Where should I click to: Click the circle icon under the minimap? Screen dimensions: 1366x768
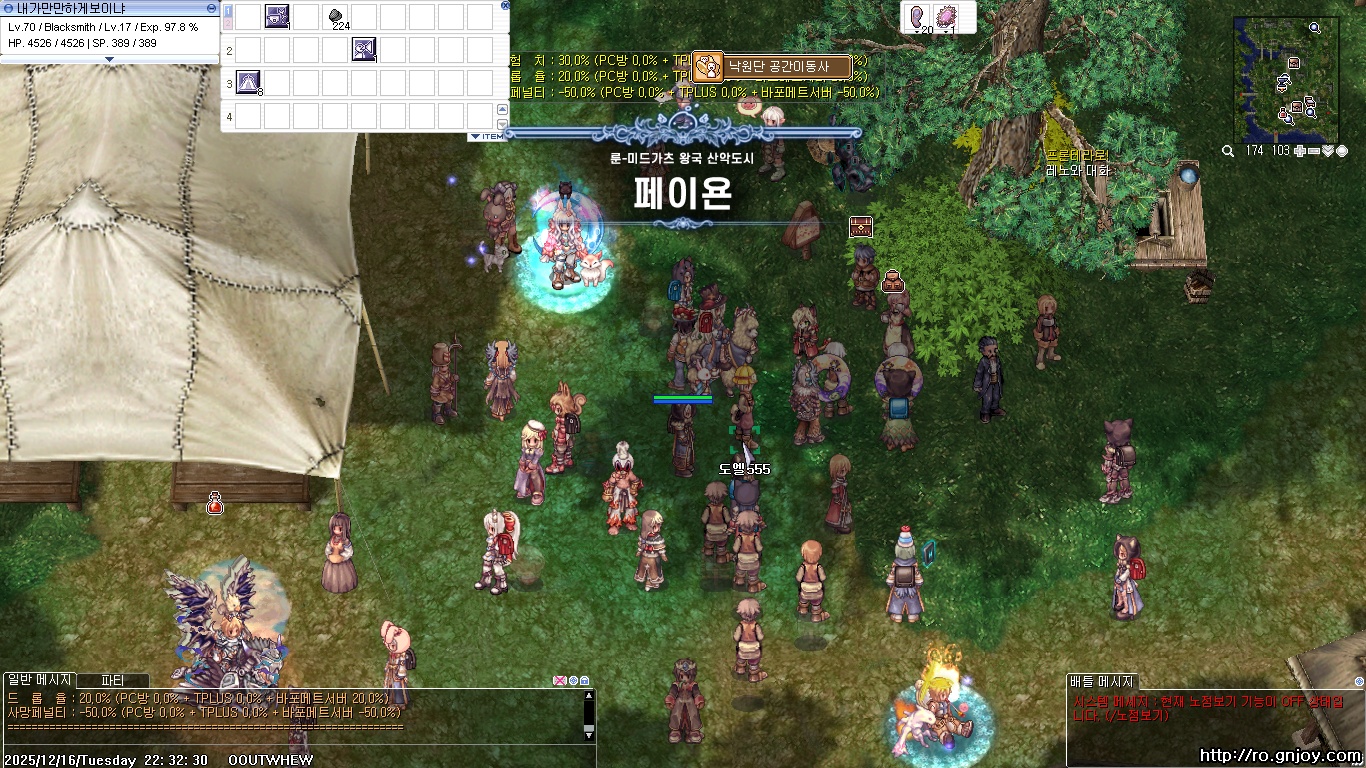[x=1342, y=151]
